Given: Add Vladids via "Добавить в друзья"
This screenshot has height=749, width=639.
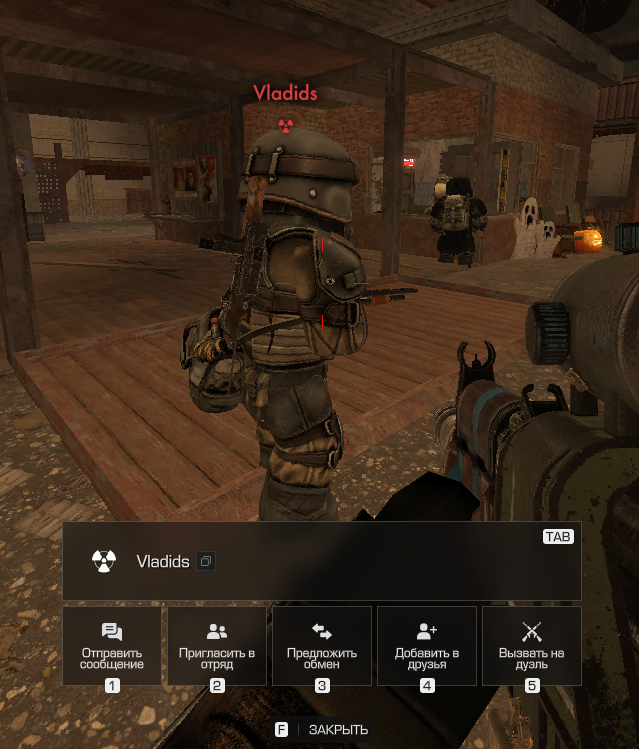Looking at the screenshot, I should (427, 645).
